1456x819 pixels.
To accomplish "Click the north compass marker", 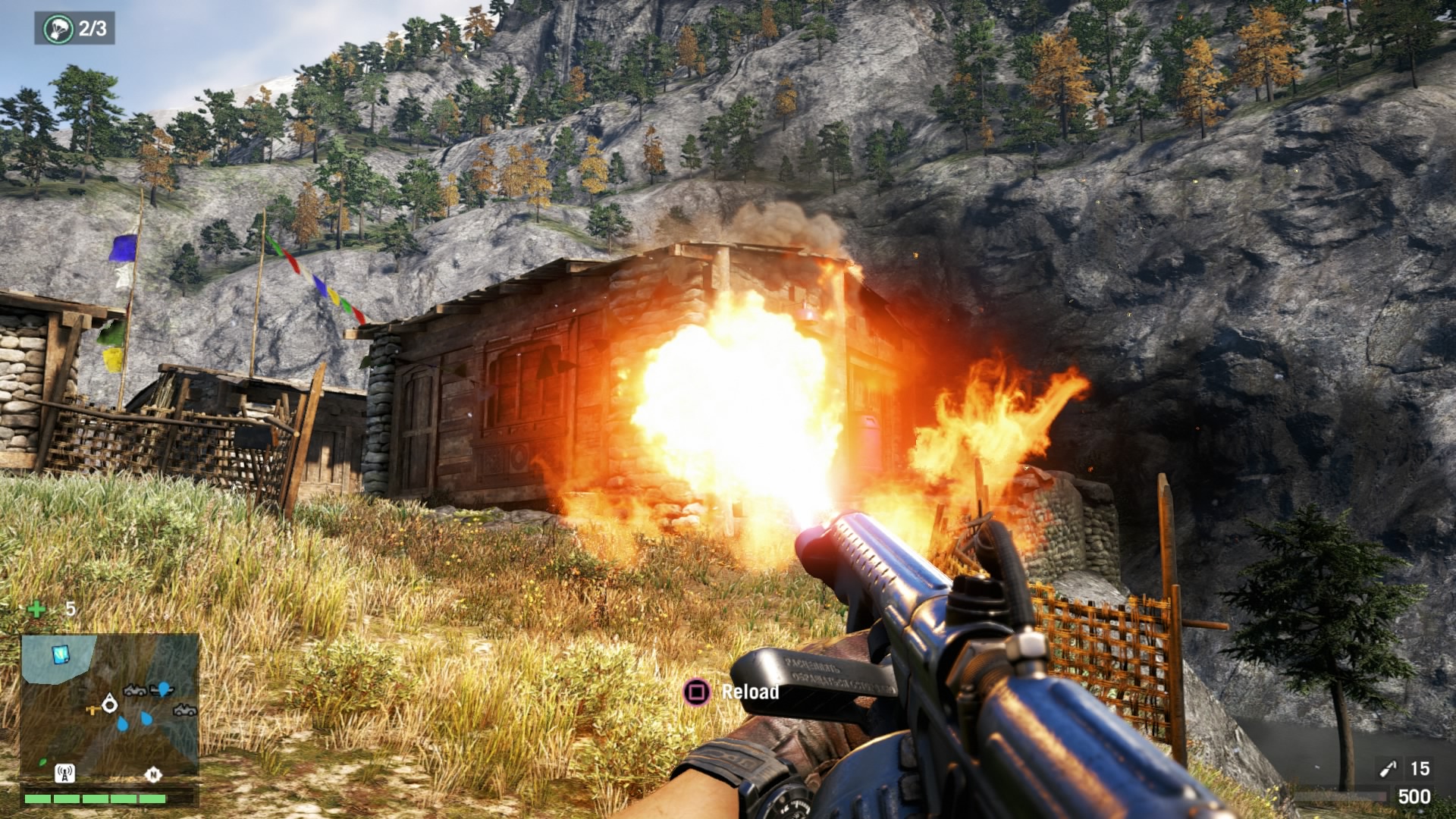I will pos(153,774).
